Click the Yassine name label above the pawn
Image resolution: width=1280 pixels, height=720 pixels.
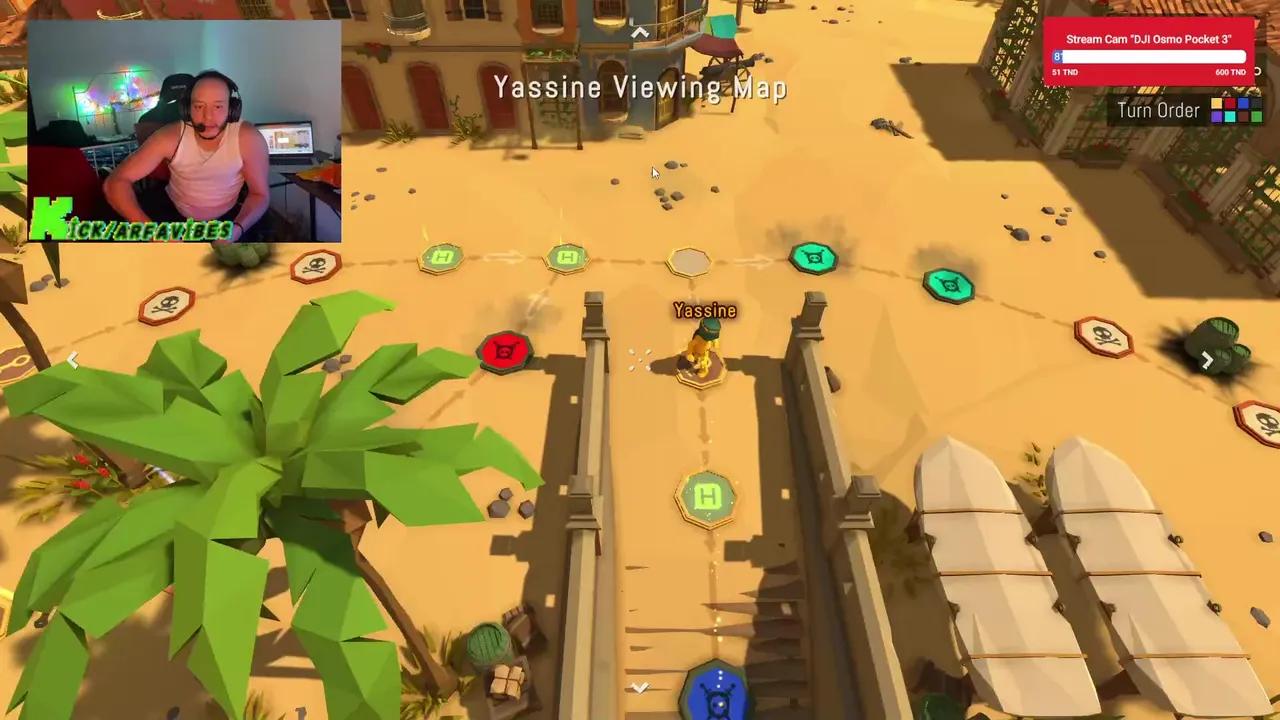point(705,311)
